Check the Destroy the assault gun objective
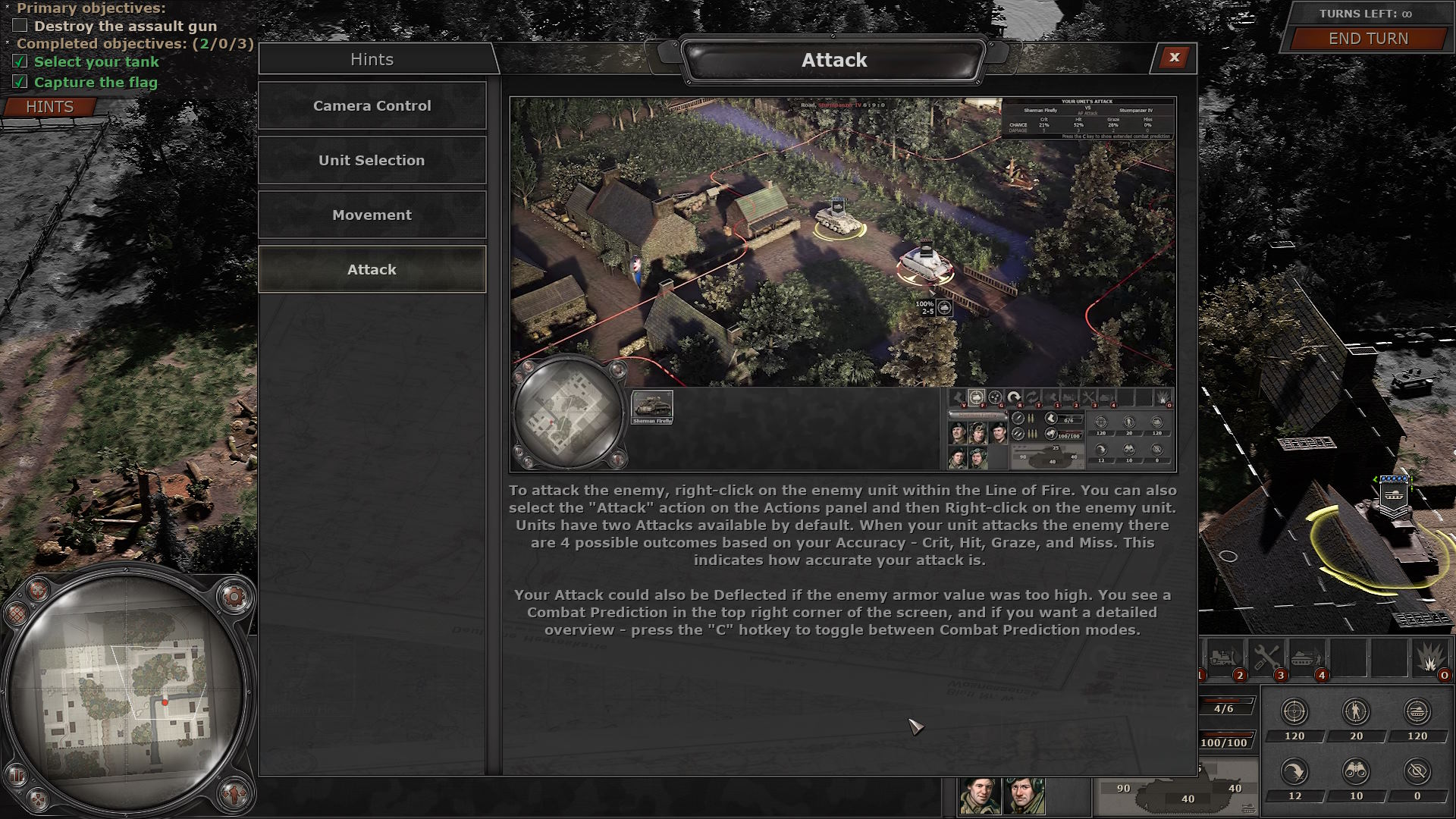The width and height of the screenshot is (1456, 819). 19,26
